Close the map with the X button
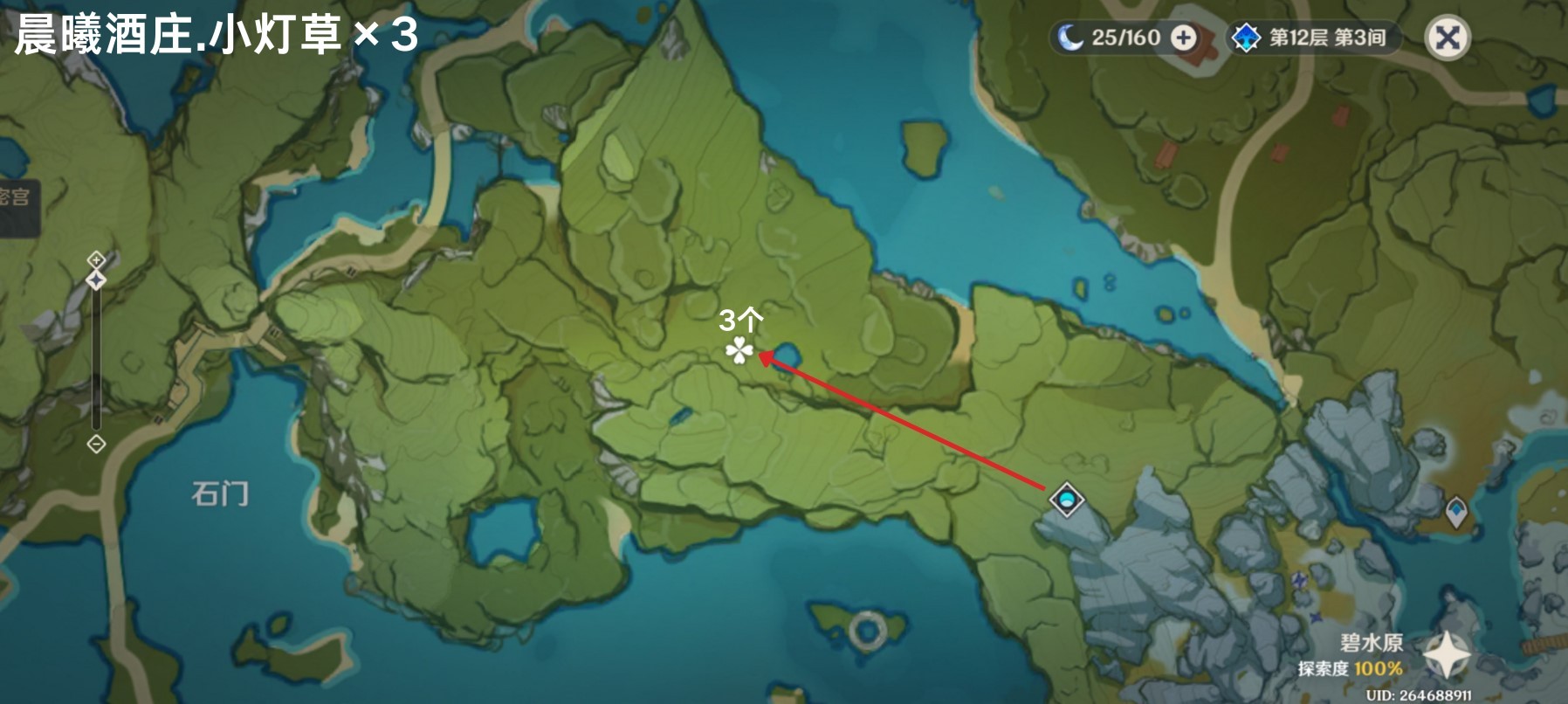 [1447, 38]
